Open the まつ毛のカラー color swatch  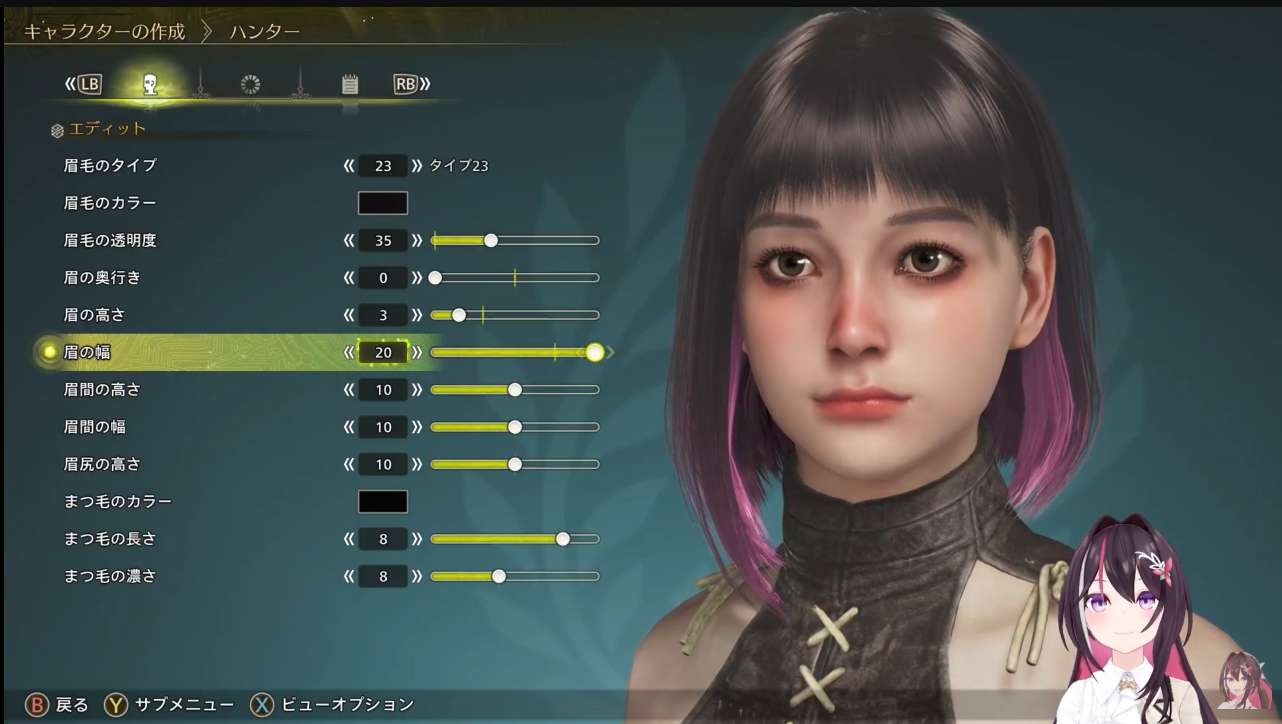(x=383, y=501)
